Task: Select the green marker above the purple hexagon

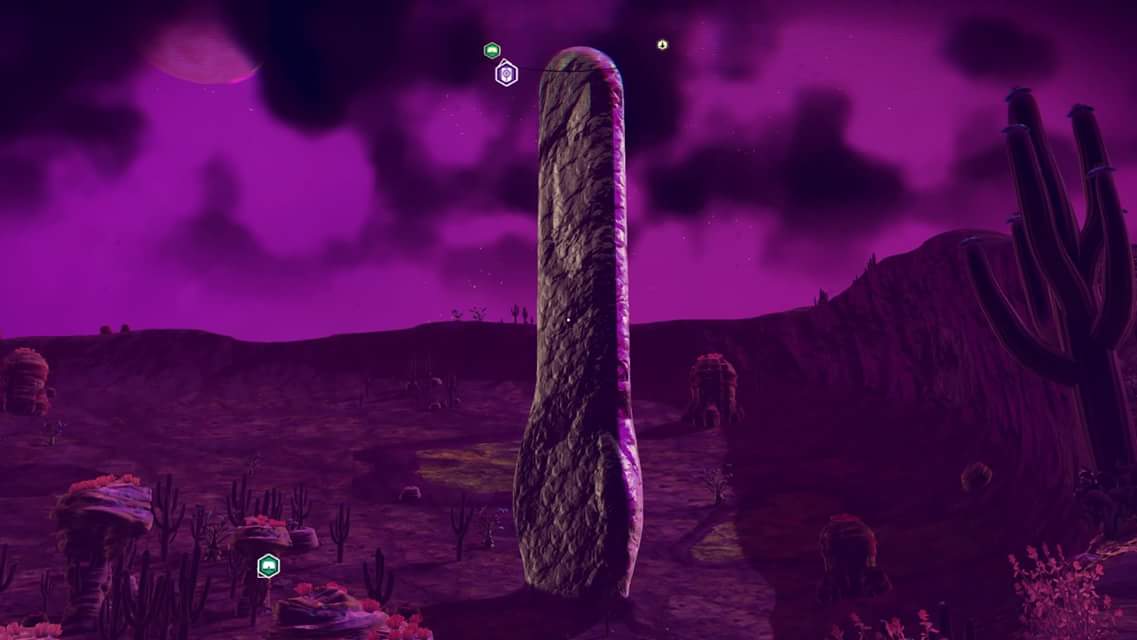Action: pyautogui.click(x=491, y=50)
